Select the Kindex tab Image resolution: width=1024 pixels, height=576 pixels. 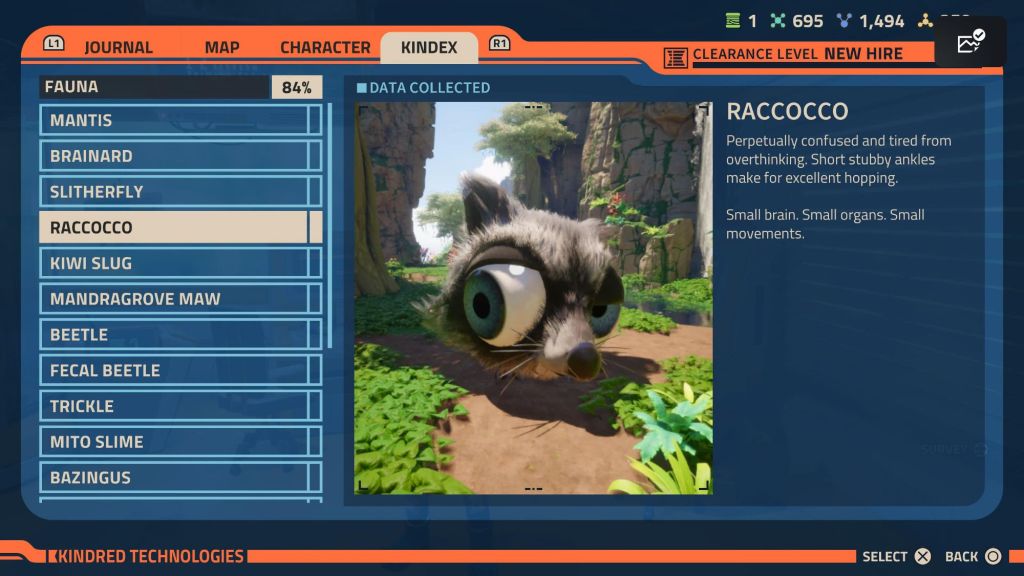(x=429, y=47)
